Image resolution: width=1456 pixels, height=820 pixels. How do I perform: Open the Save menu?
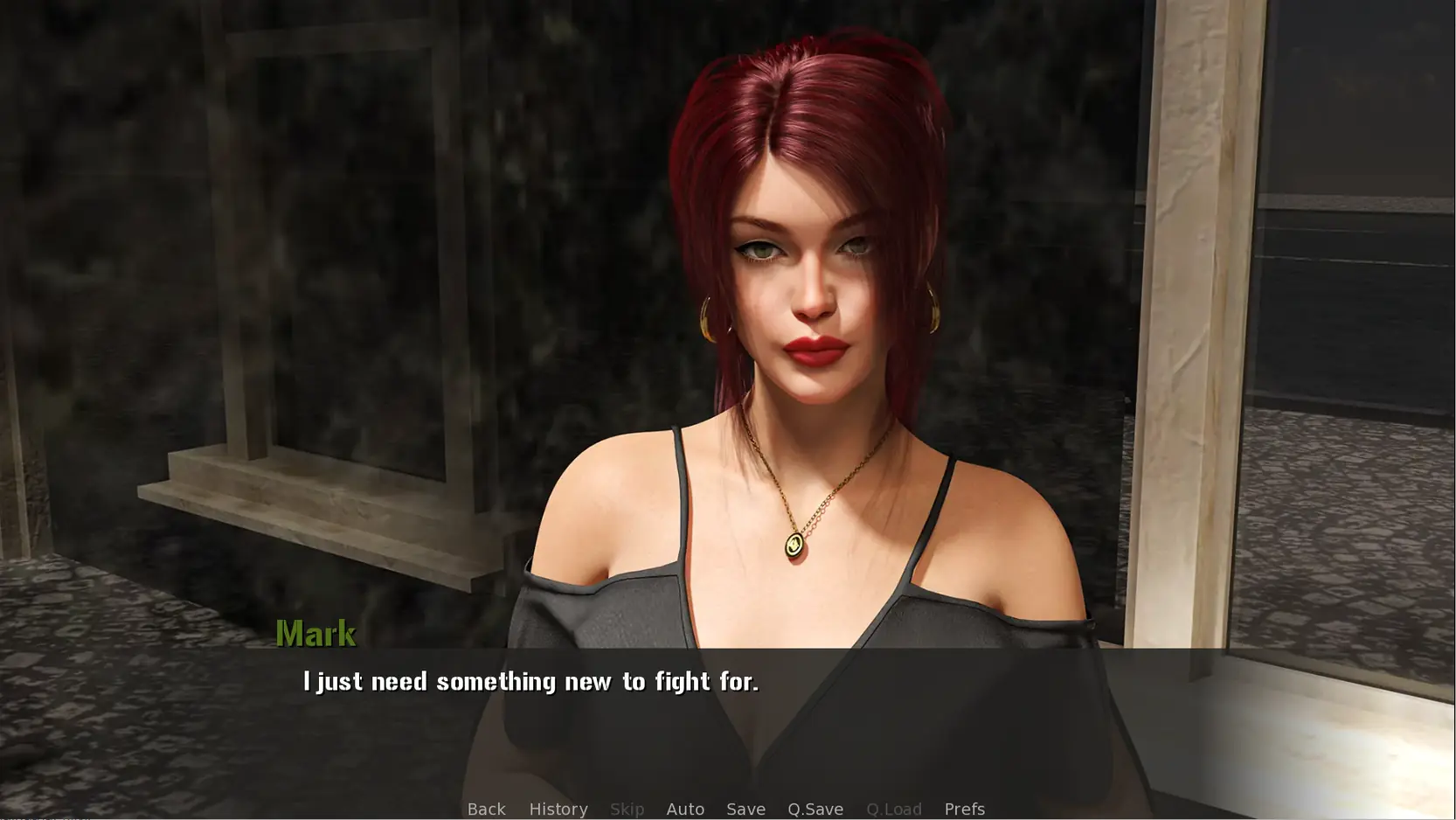point(745,809)
